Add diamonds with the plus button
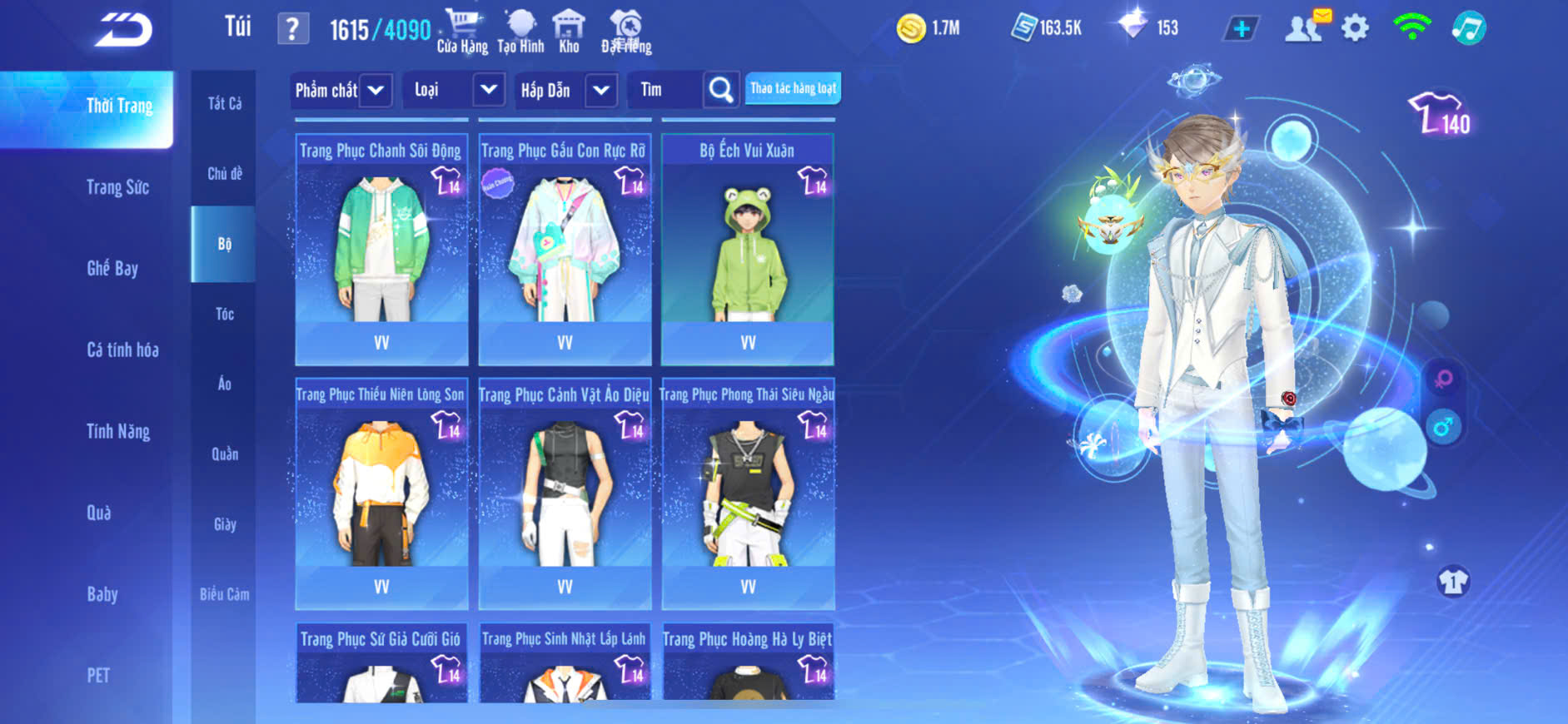Screen dimensions: 1568x724 1241,29
